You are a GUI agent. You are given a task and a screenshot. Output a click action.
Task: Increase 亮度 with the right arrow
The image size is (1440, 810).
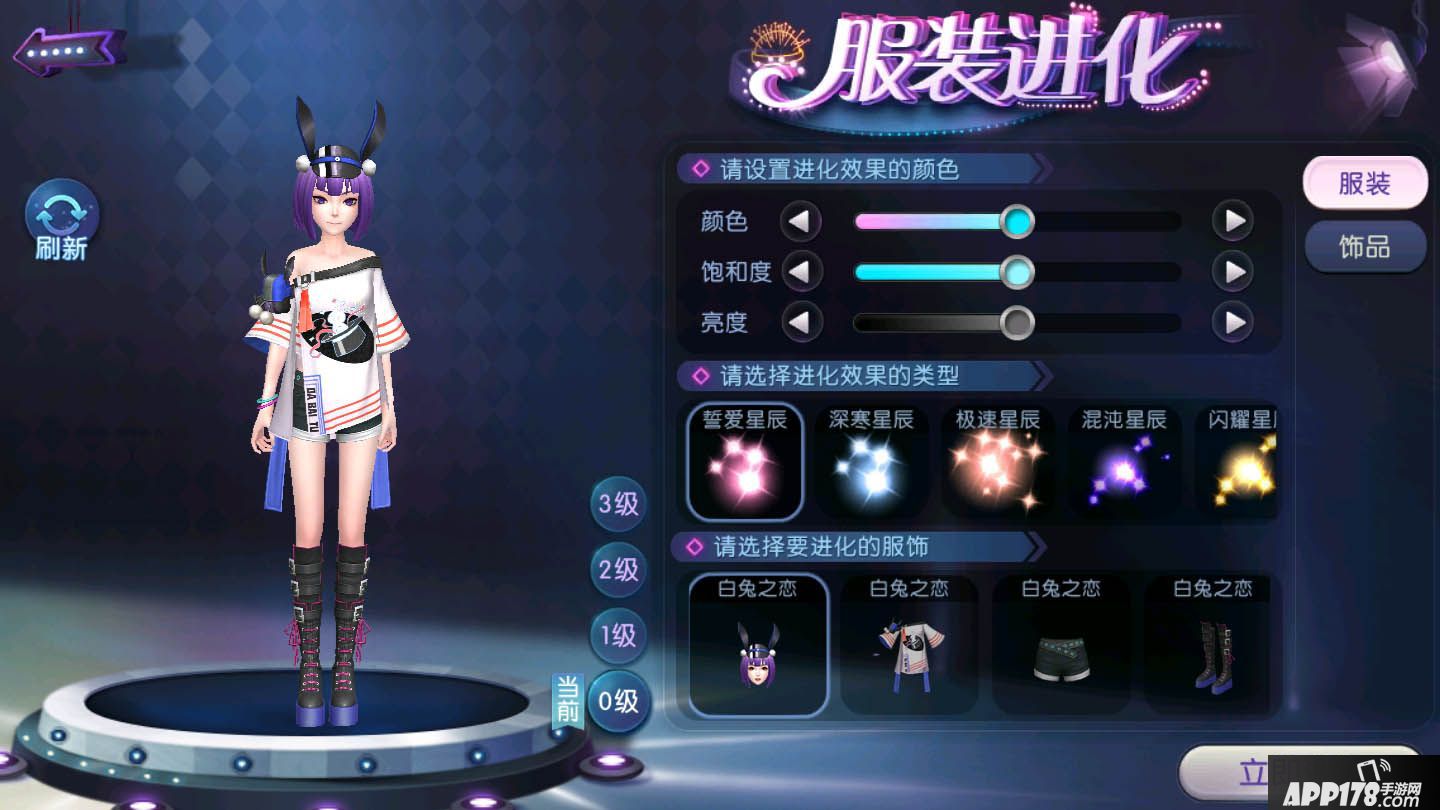point(1232,323)
